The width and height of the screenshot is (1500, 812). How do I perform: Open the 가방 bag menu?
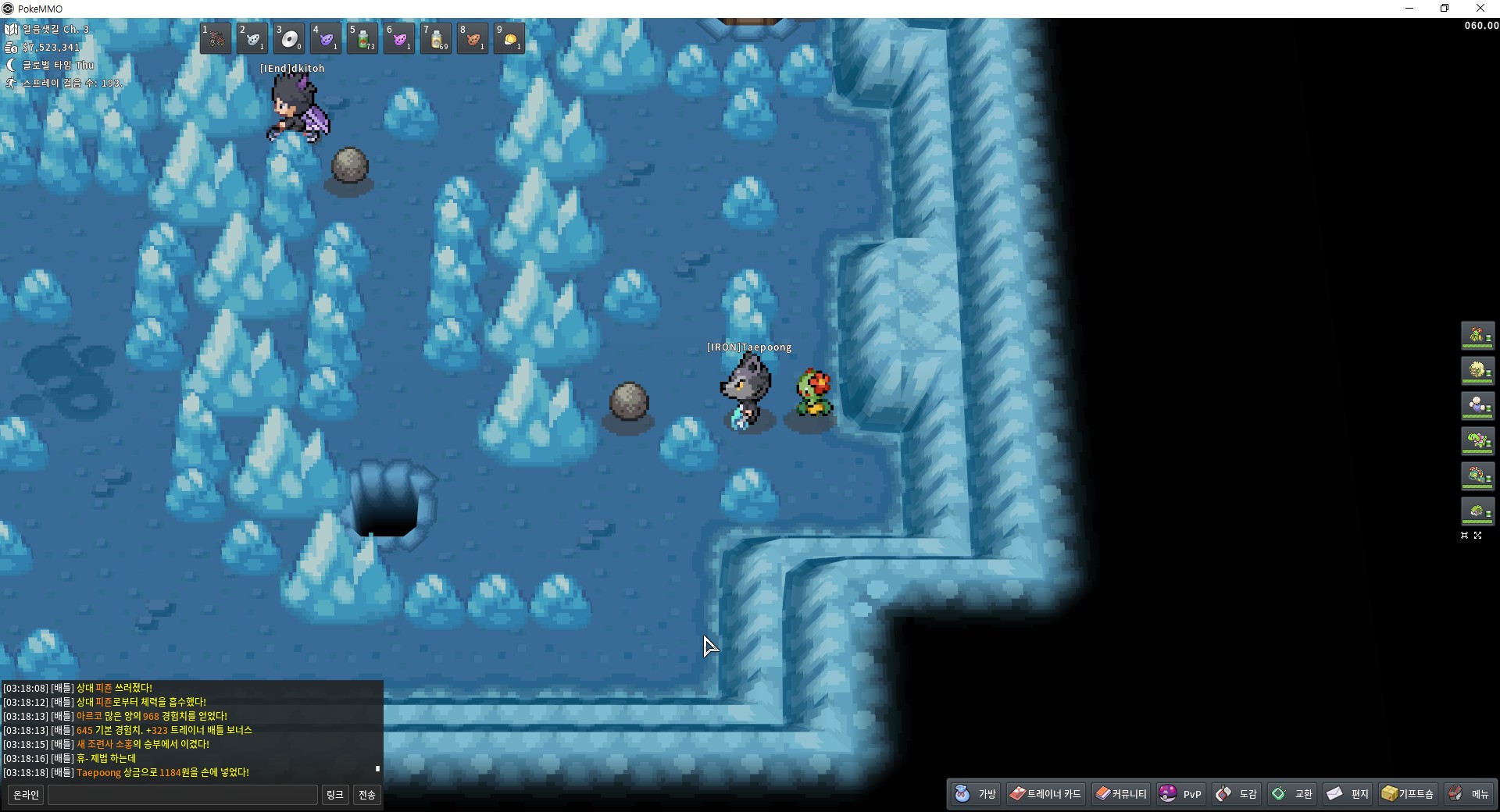coord(976,794)
